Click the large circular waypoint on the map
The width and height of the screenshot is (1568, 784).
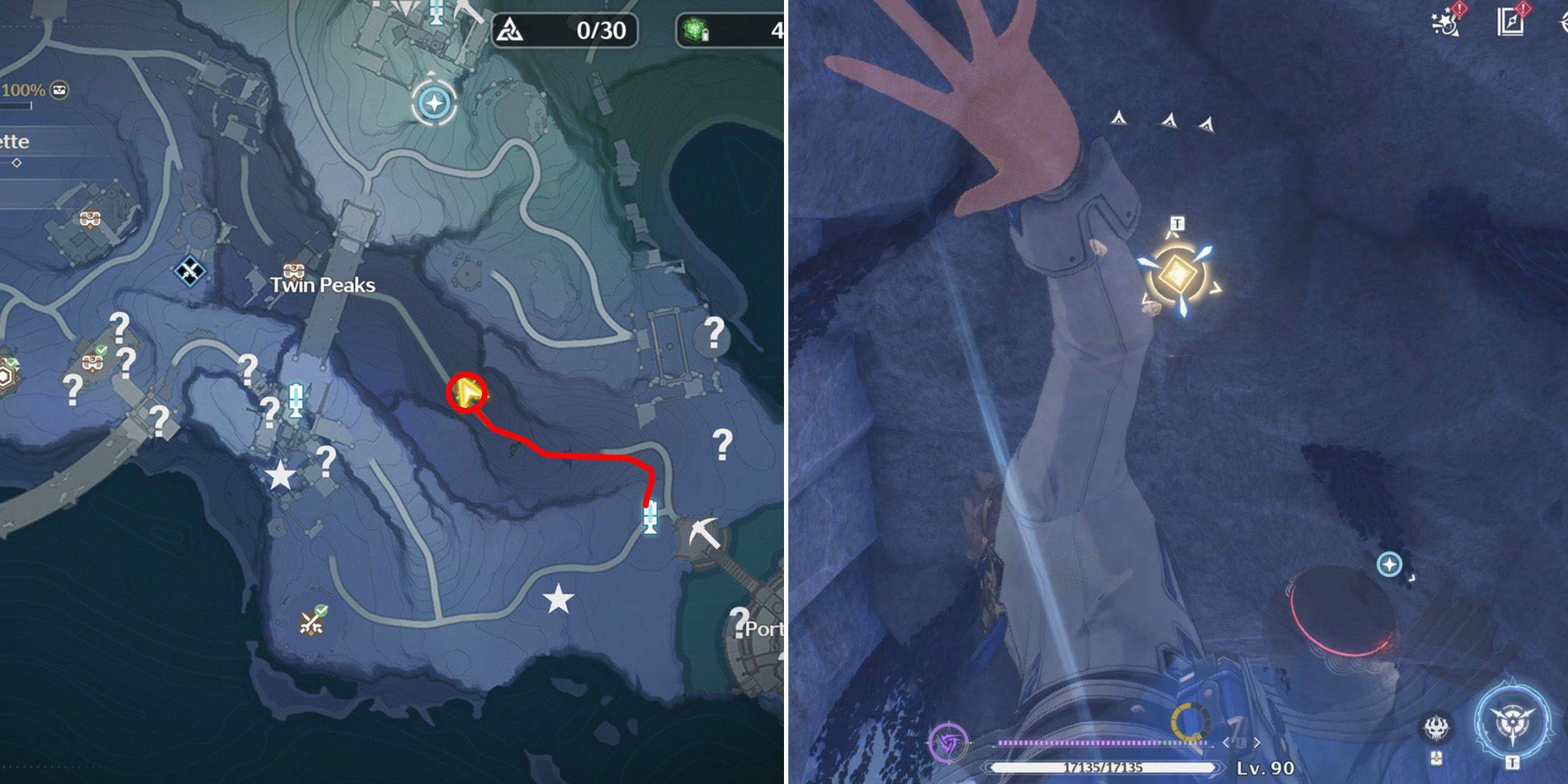(x=435, y=103)
